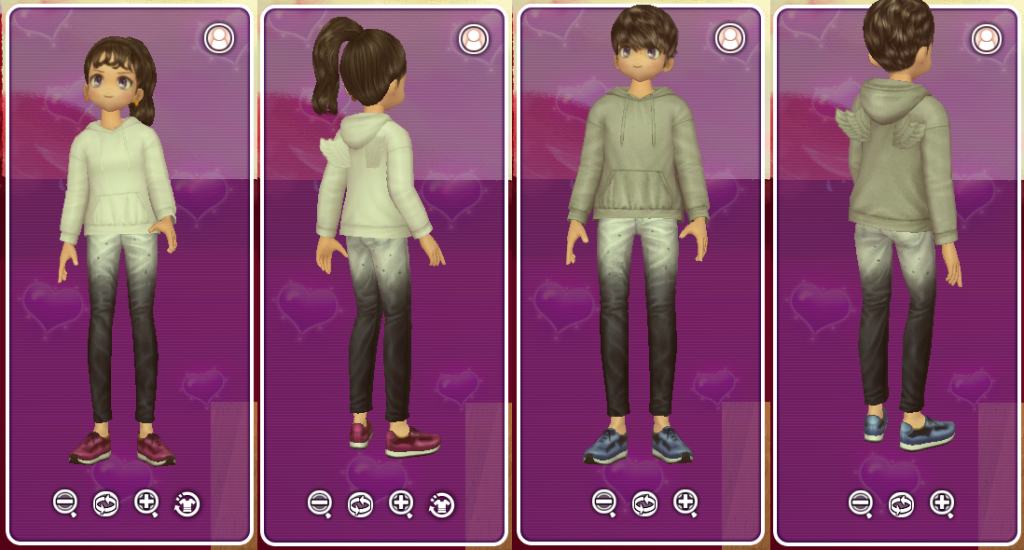
Task: Rotate the girl's front-view avatar preview
Action: 105,503
